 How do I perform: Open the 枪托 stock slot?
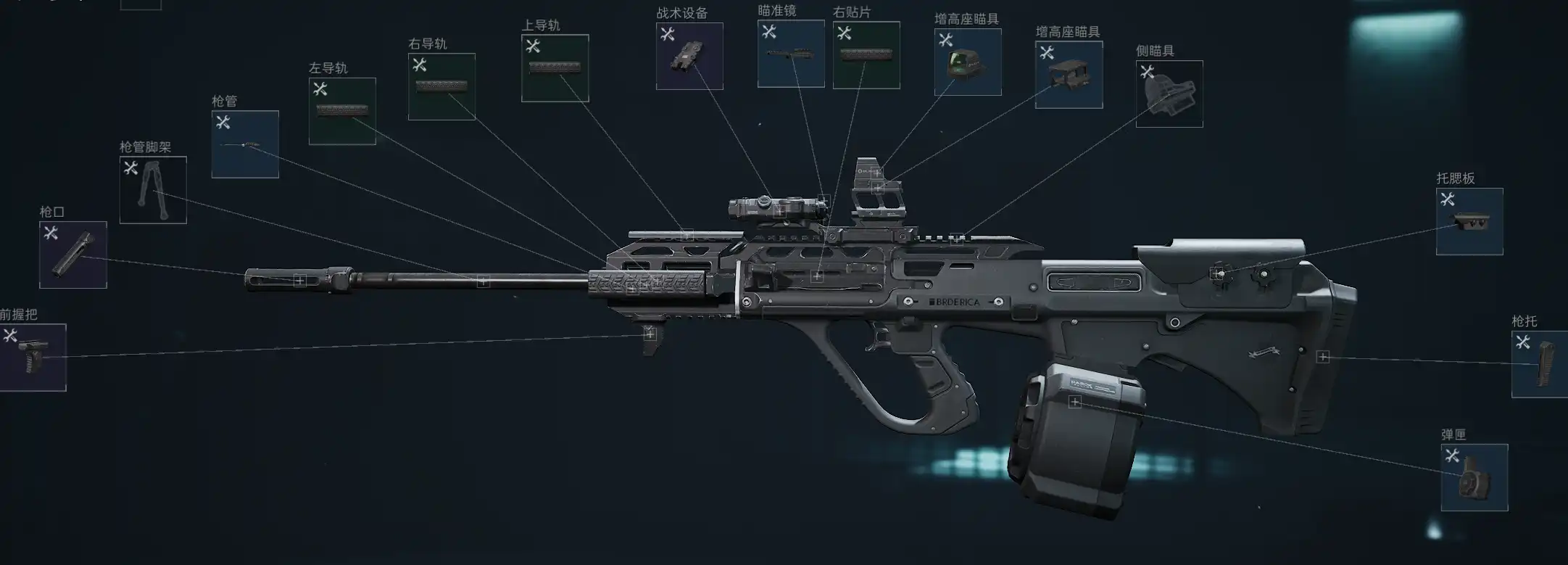click(1540, 363)
